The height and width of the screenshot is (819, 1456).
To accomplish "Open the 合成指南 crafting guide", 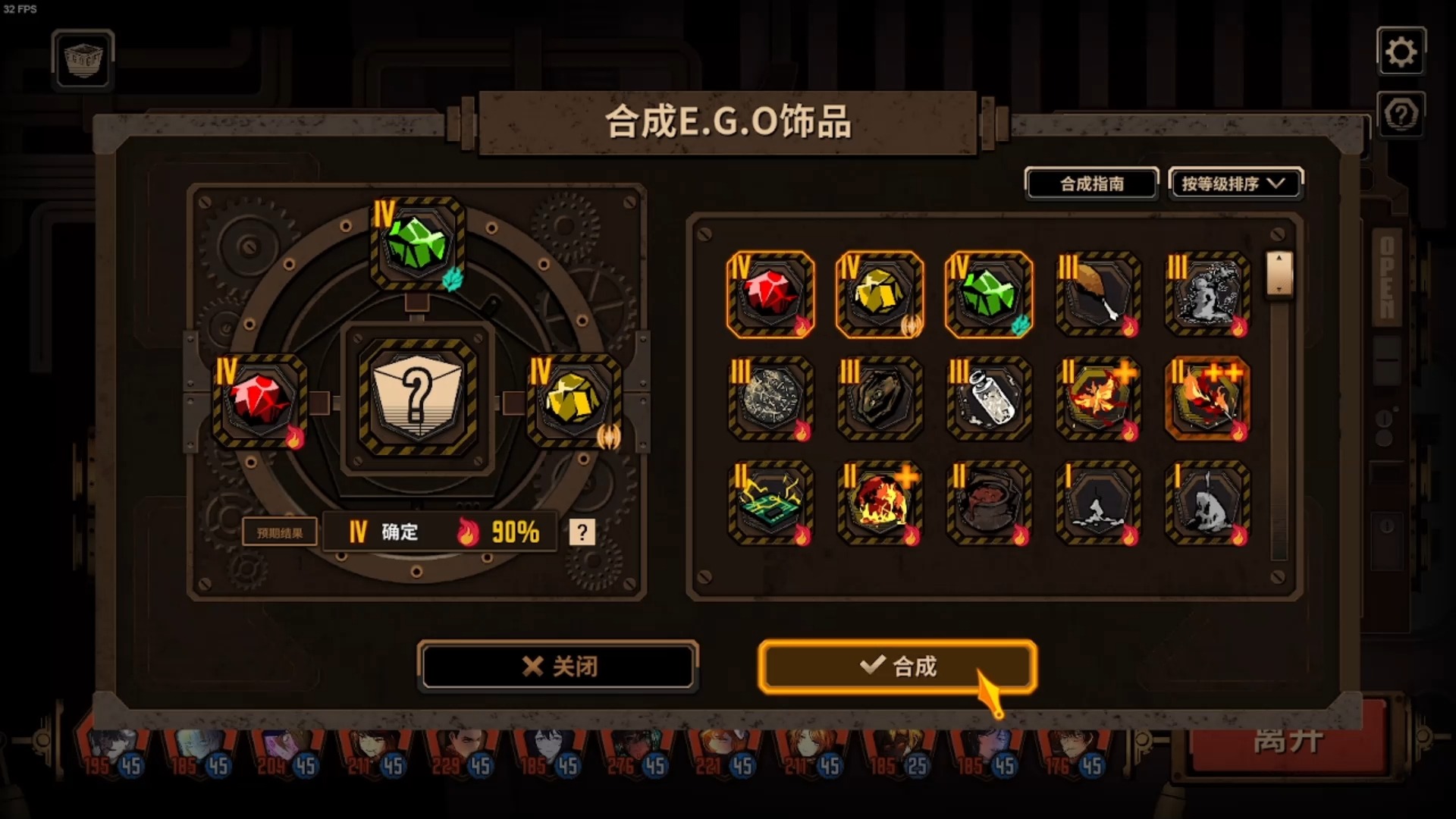I will click(x=1091, y=184).
